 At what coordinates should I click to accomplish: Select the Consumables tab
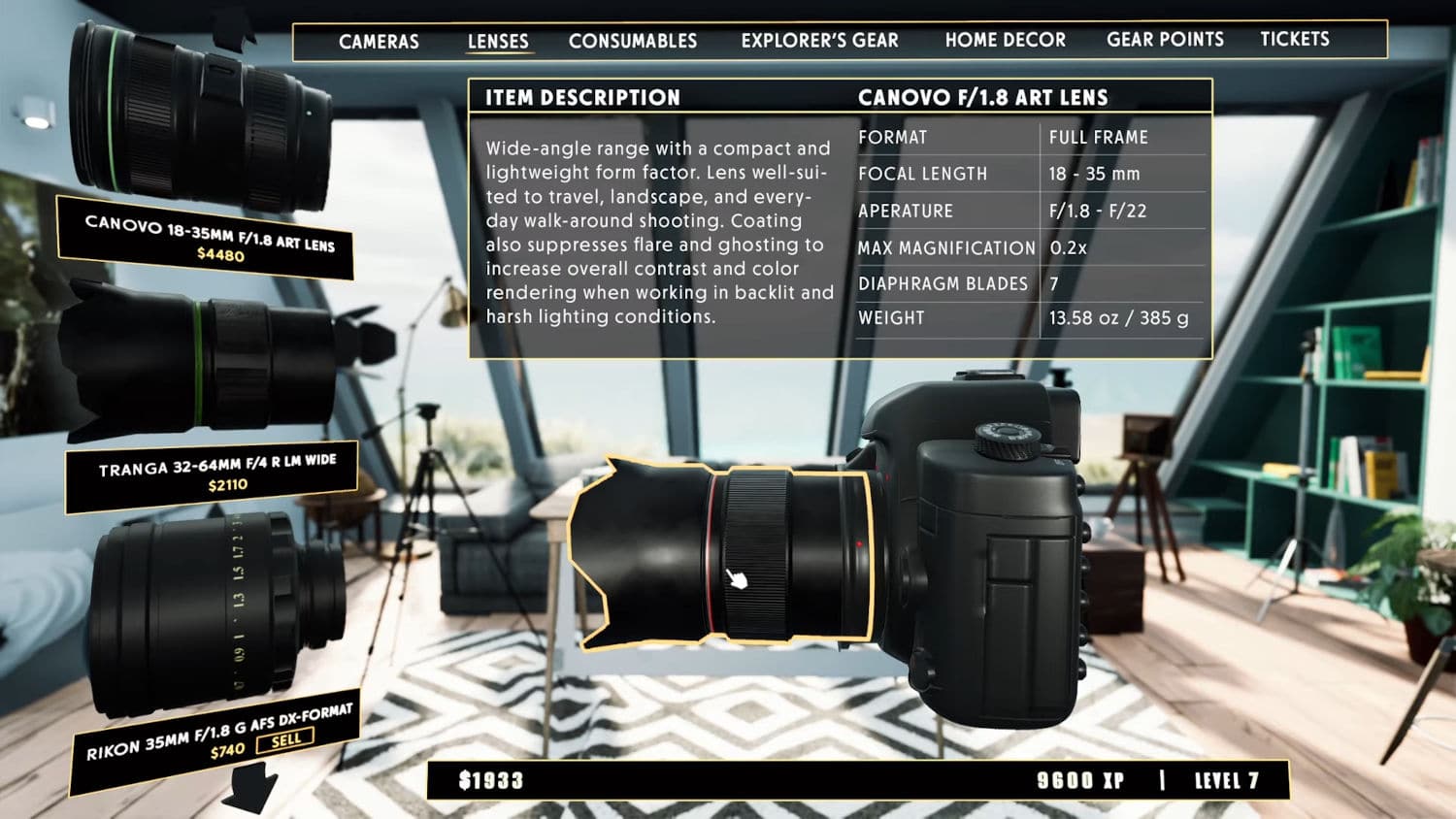[x=633, y=41]
